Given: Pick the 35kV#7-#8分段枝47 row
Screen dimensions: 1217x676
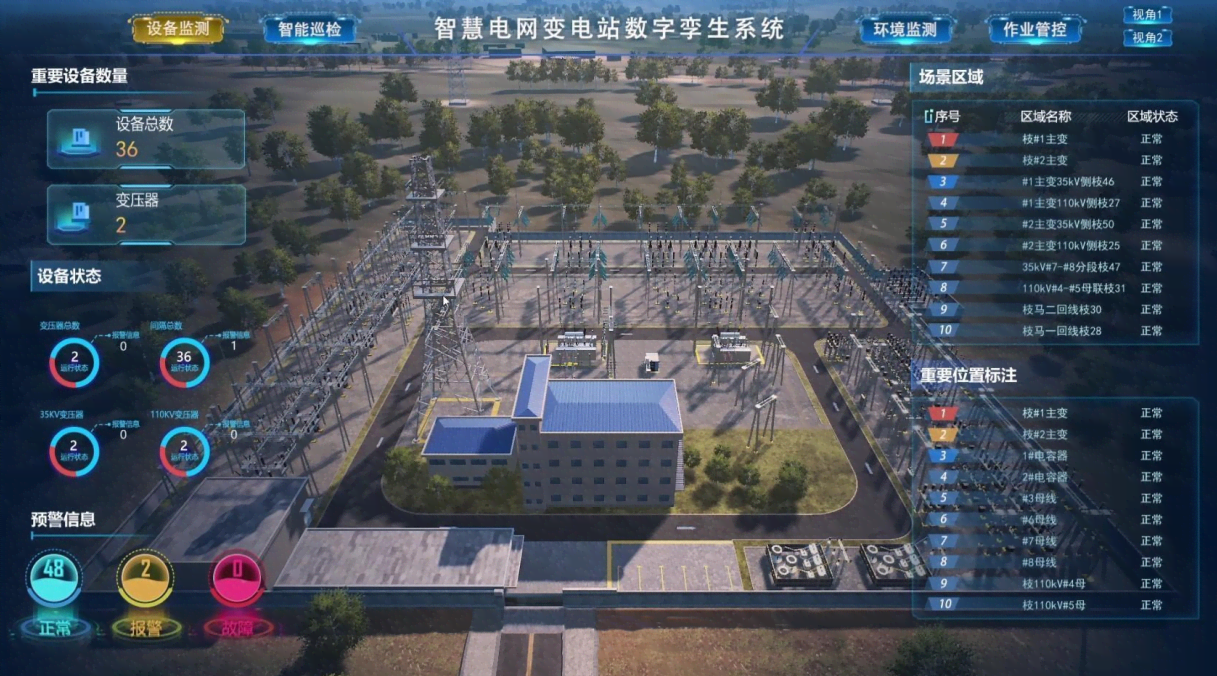Looking at the screenshot, I should (x=1070, y=267).
